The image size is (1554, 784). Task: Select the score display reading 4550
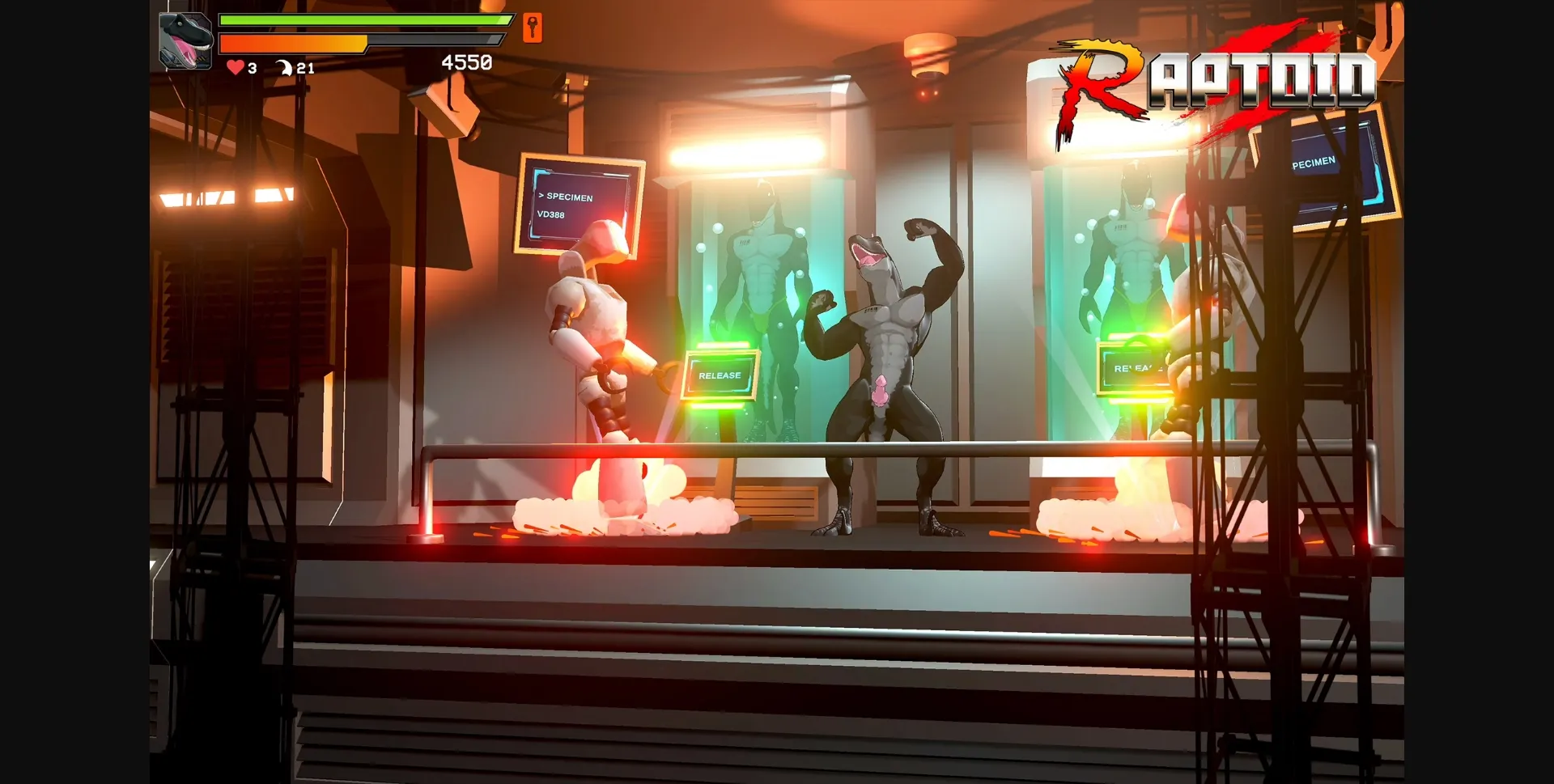point(465,60)
